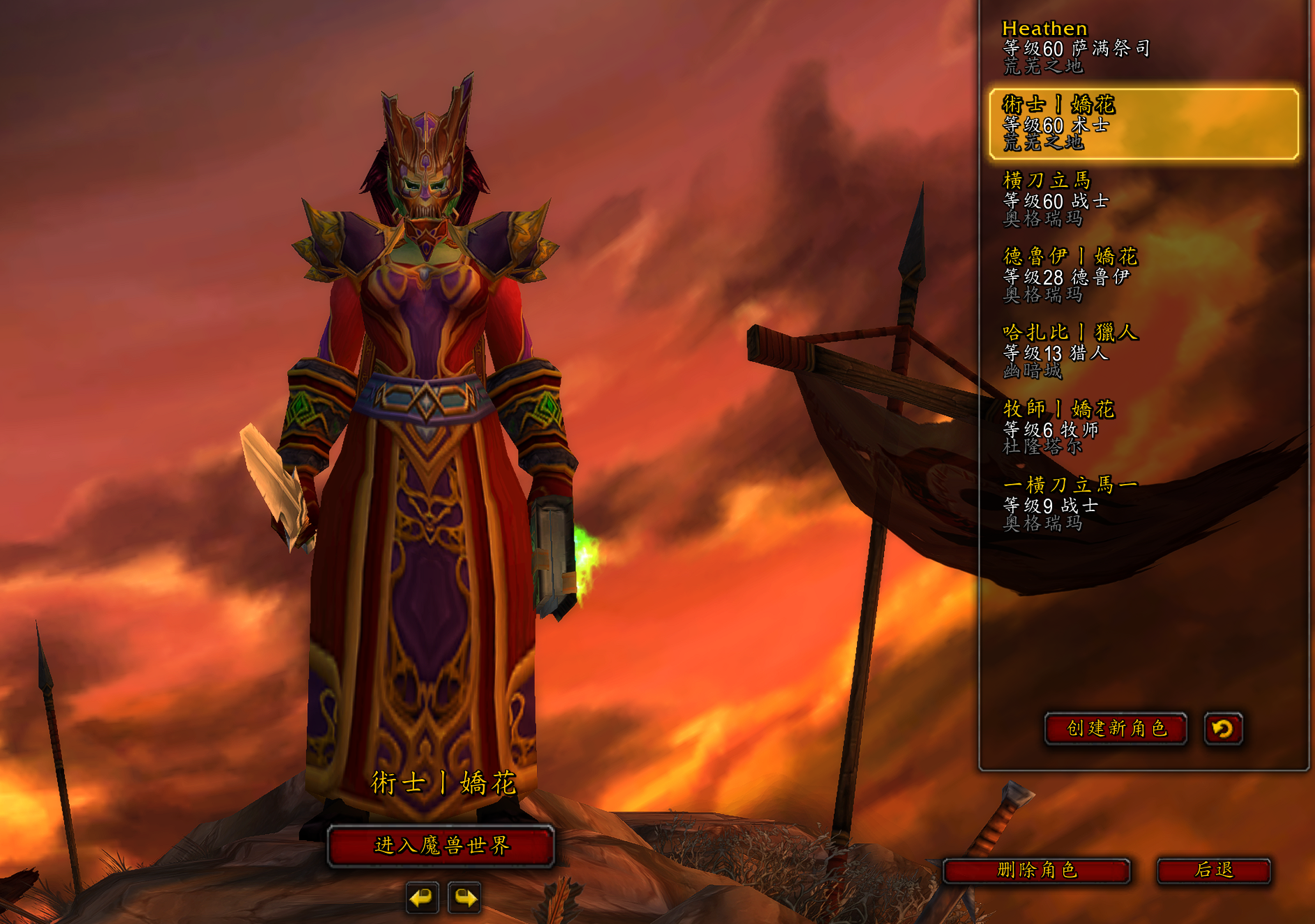Click the circular arrow undo button

tap(1223, 729)
